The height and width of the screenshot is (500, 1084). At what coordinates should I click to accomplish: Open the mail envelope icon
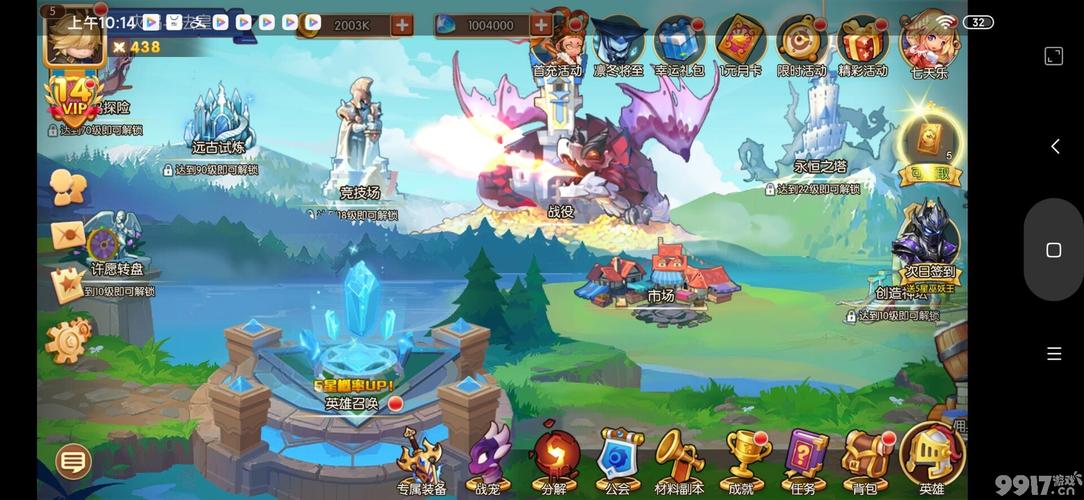(x=68, y=236)
